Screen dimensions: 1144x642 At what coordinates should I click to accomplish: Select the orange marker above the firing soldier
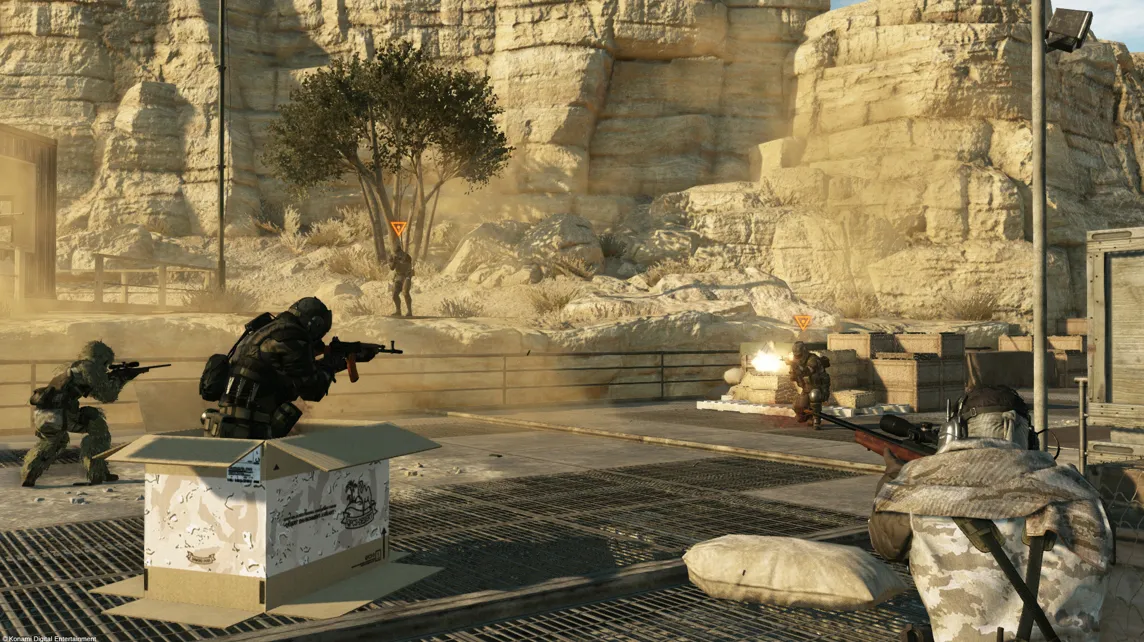tap(802, 322)
